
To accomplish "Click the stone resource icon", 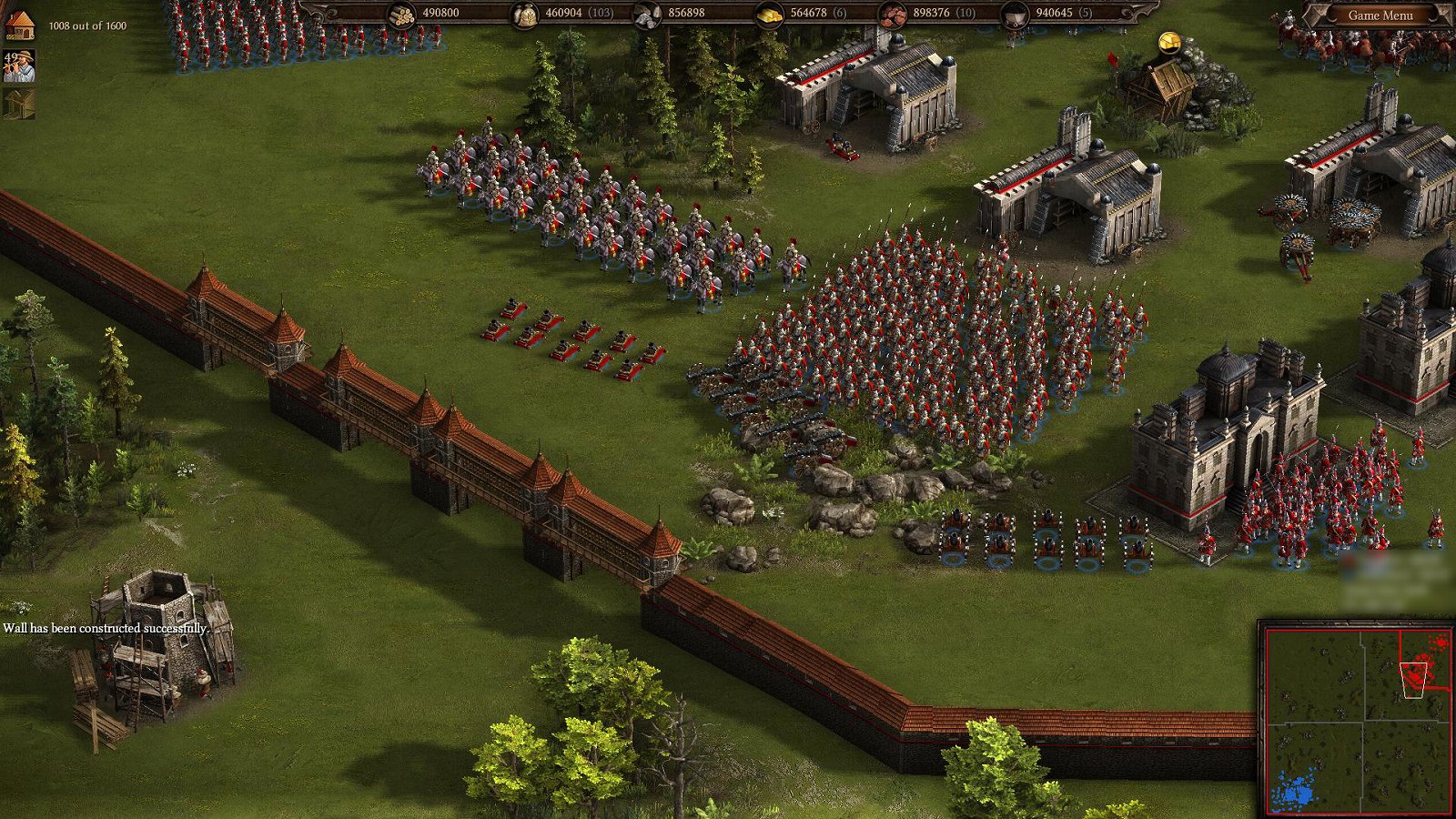I will pyautogui.click(x=647, y=14).
